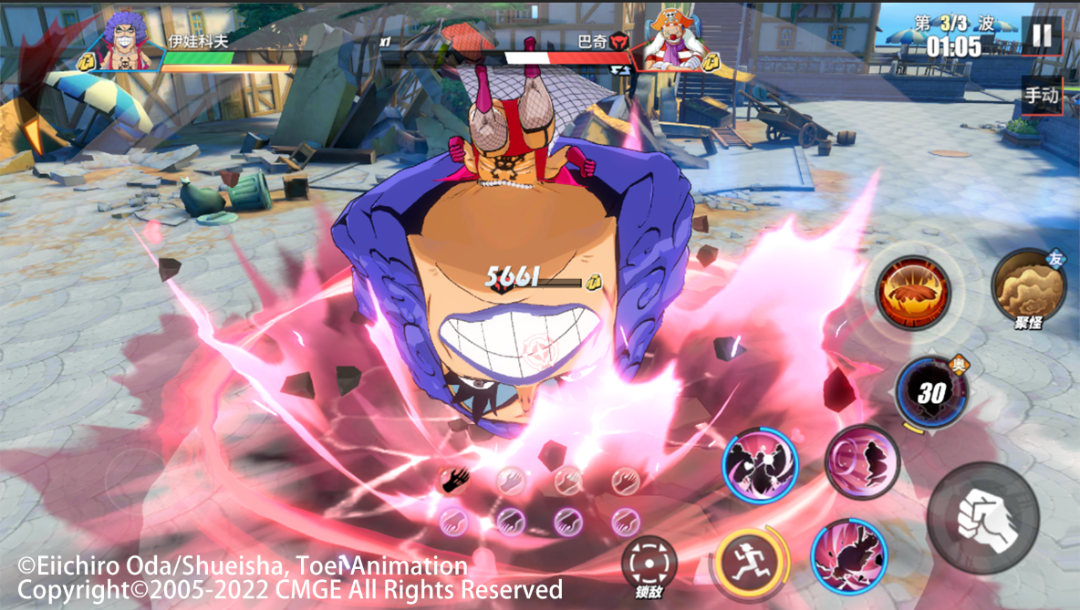Activate the running figure dash button
This screenshot has height=610, width=1080.
(x=744, y=562)
